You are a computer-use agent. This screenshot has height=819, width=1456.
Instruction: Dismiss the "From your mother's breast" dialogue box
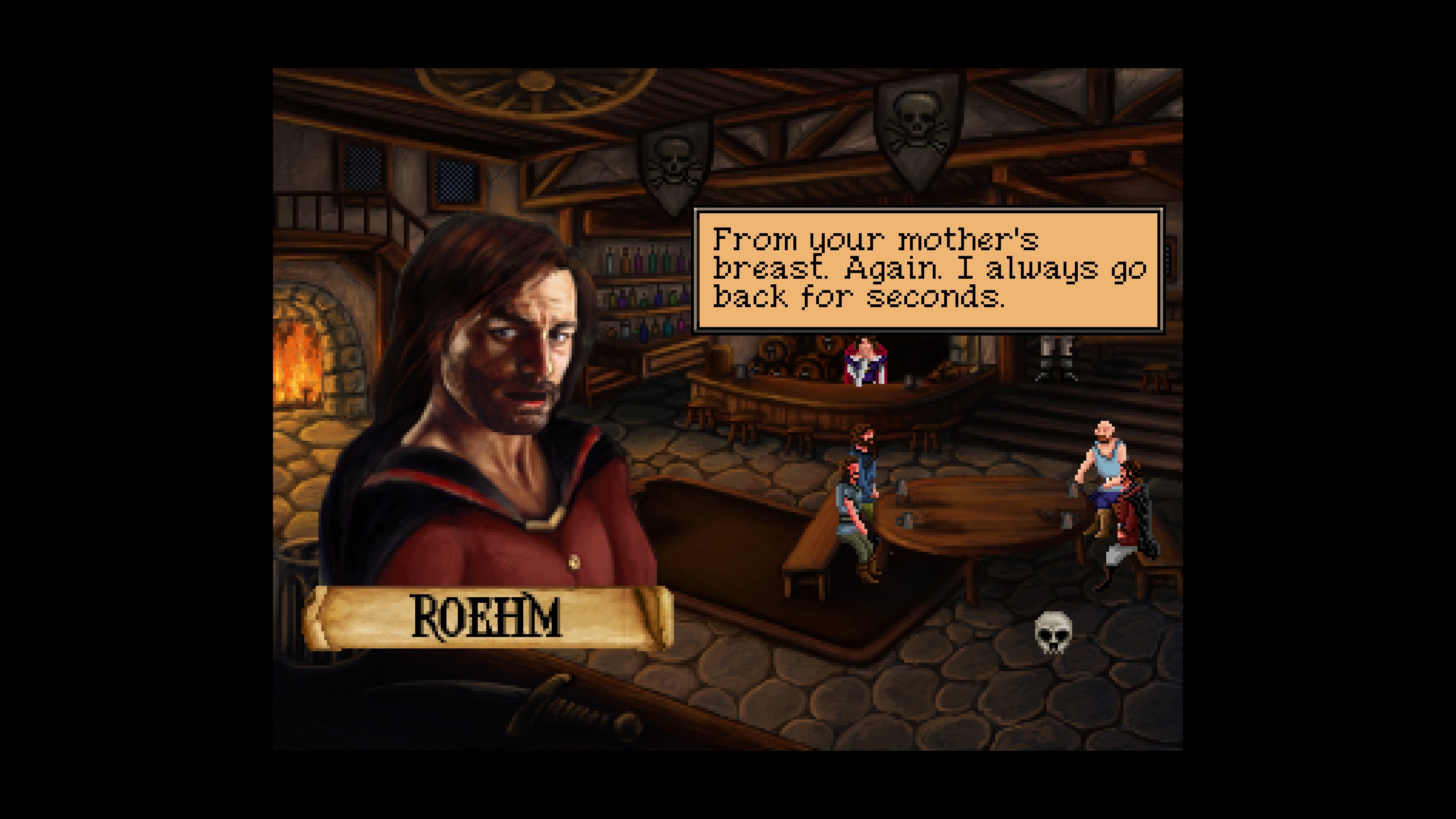pos(928,269)
